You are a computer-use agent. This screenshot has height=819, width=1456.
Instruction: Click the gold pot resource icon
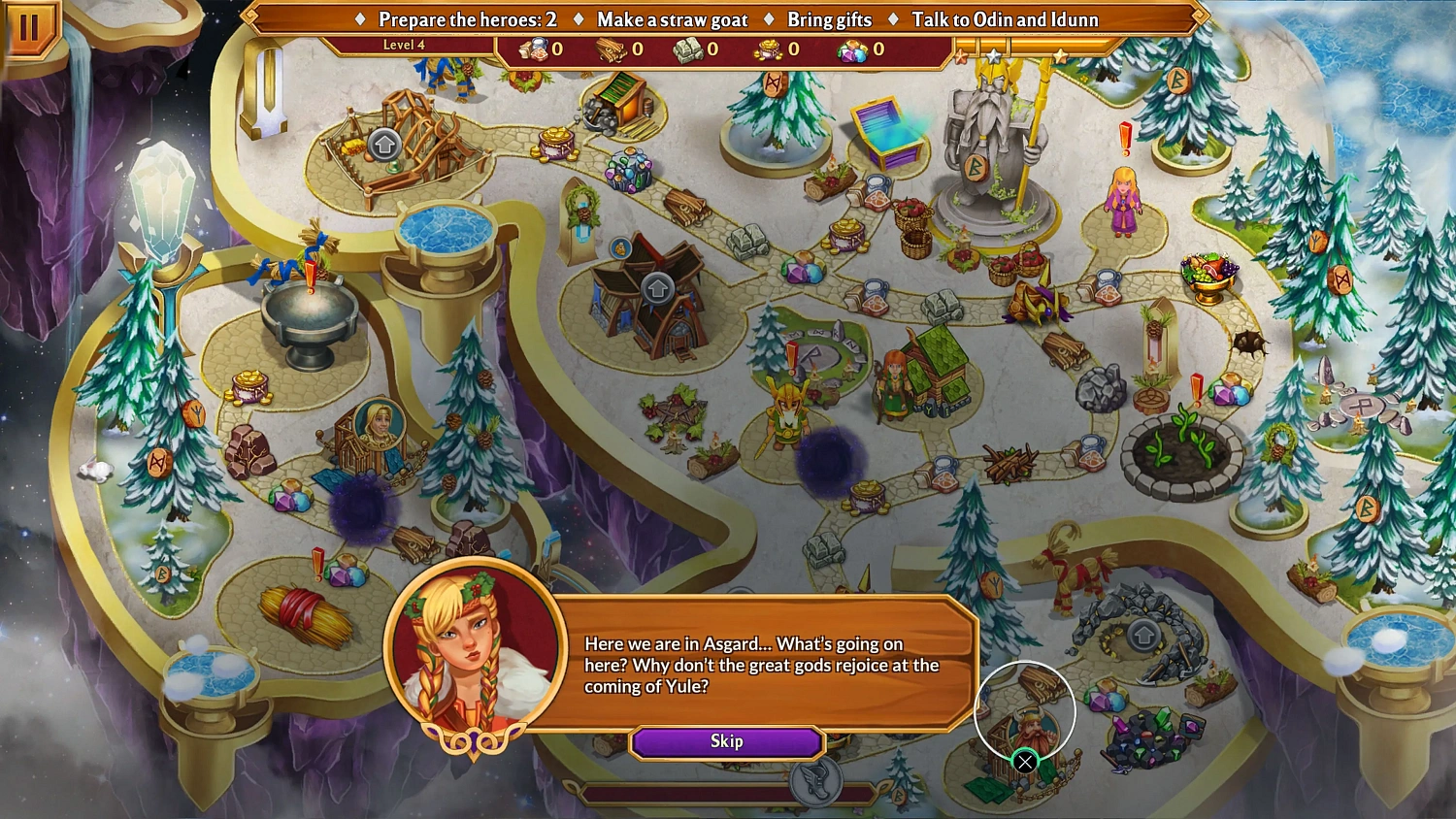[767, 51]
